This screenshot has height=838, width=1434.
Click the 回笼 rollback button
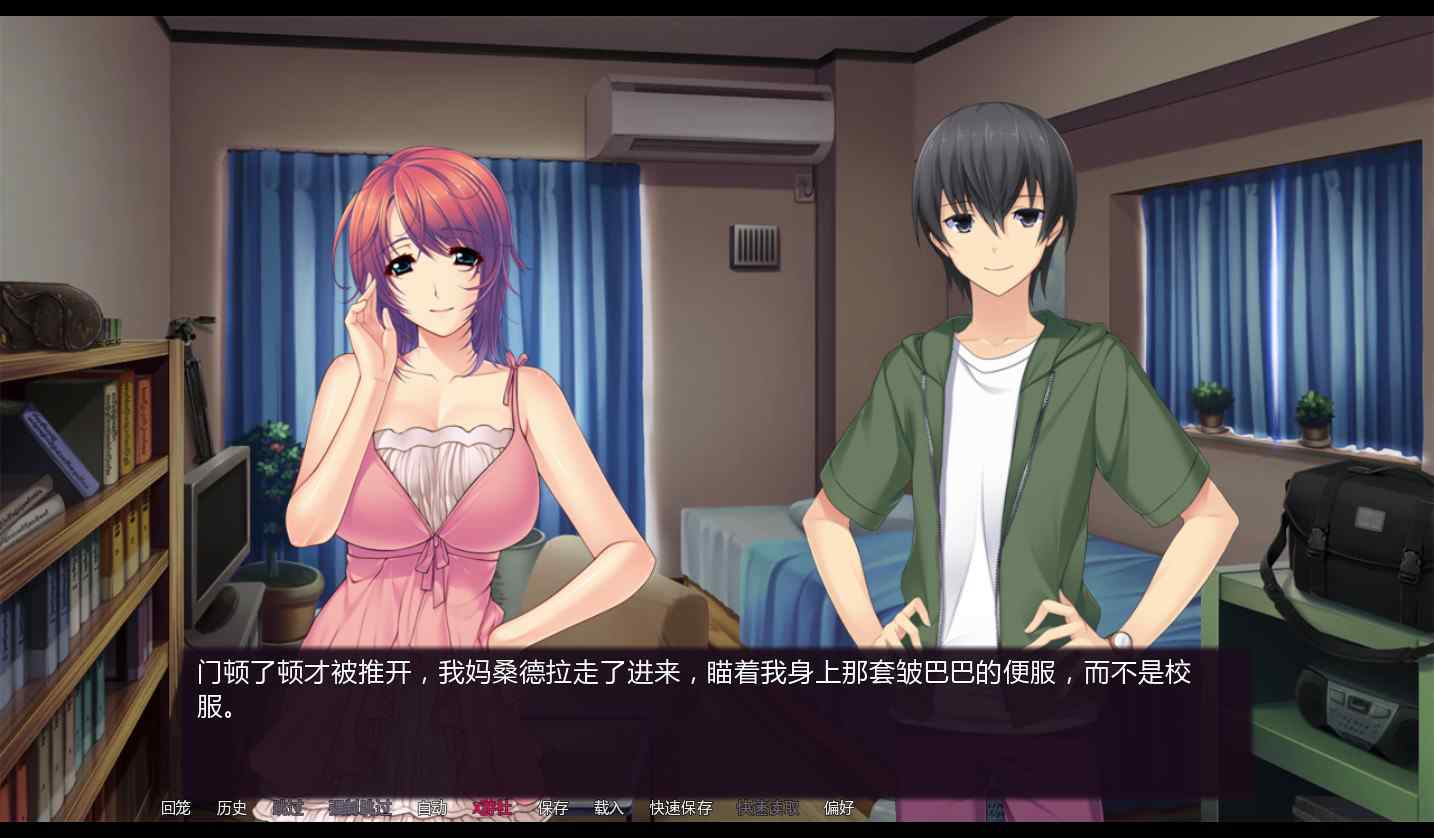pyautogui.click(x=176, y=808)
